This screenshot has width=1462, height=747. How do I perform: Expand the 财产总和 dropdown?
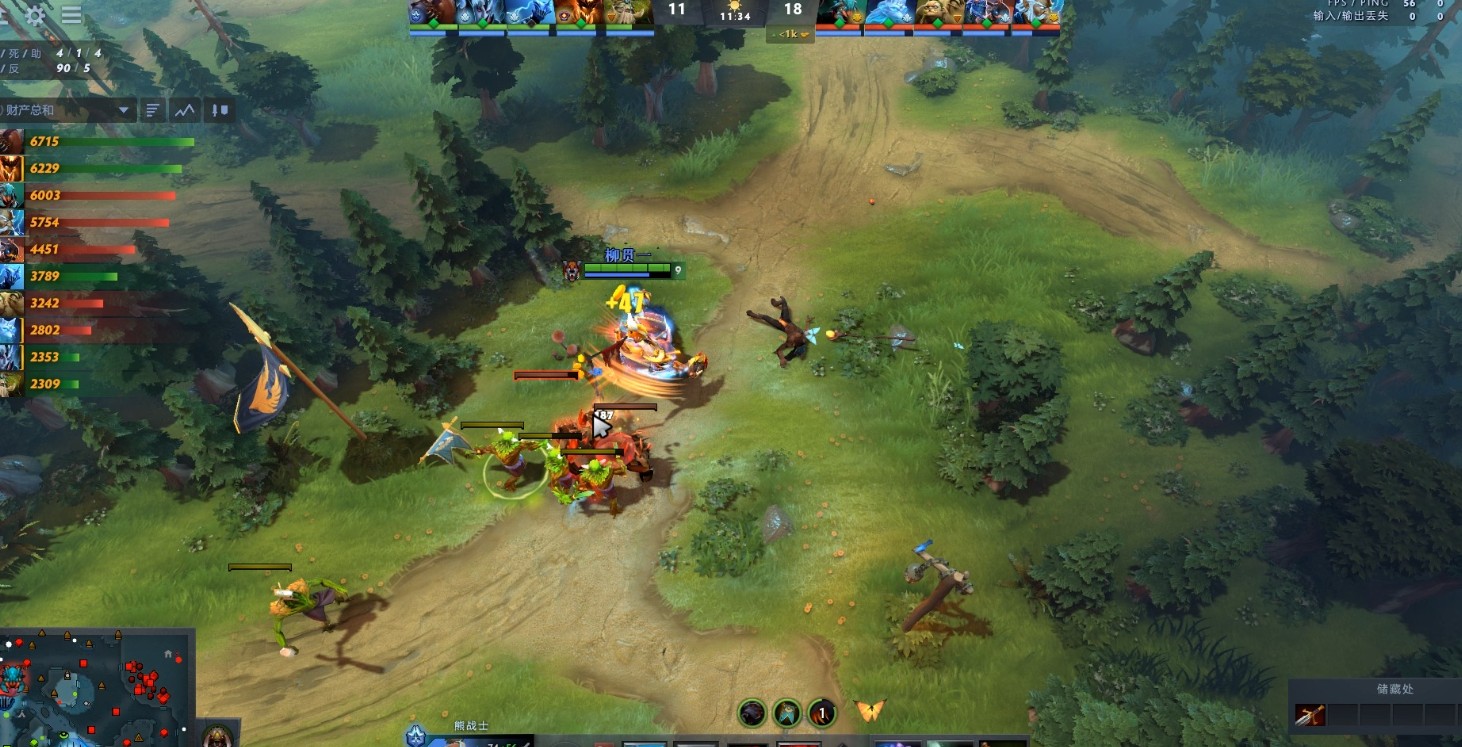(124, 110)
